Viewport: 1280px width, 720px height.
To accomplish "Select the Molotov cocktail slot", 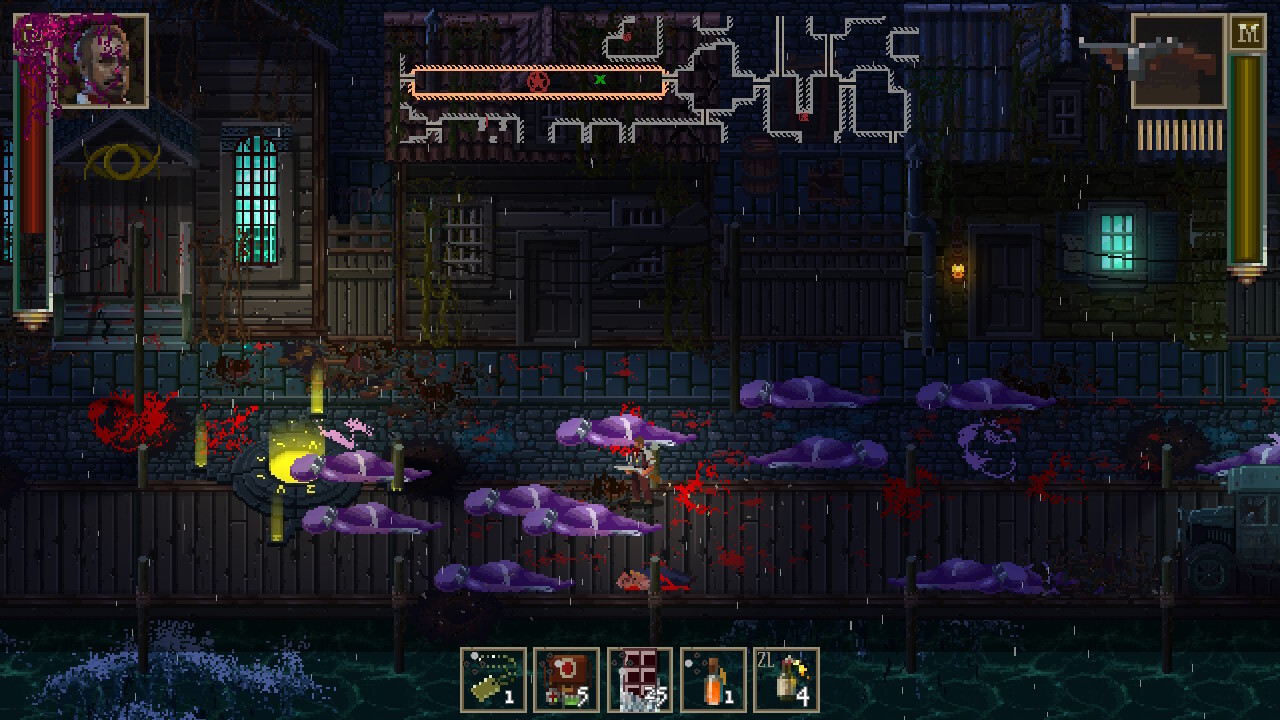I will pyautogui.click(x=786, y=680).
